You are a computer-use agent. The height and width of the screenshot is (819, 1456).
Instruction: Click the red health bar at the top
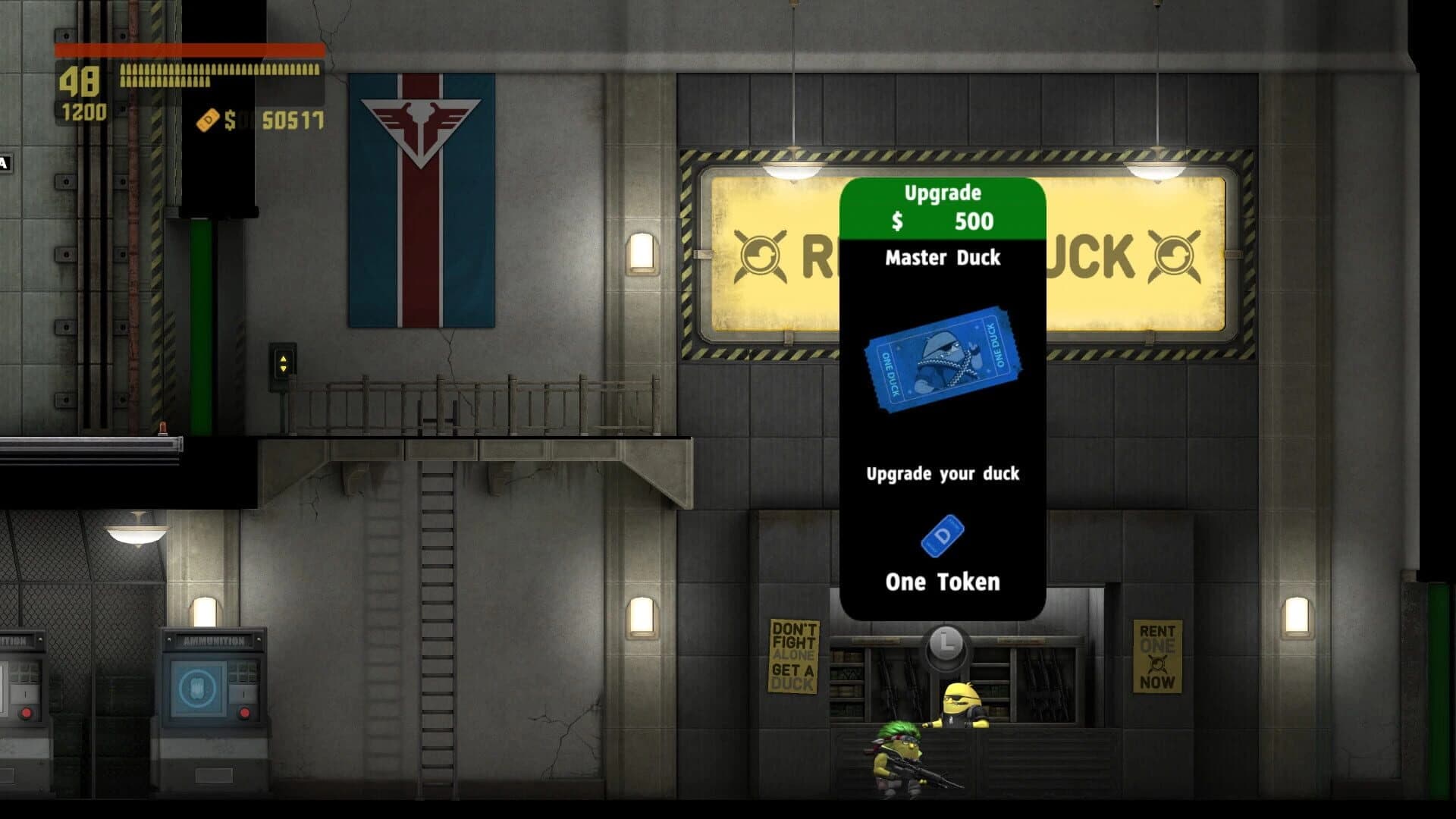tap(190, 49)
